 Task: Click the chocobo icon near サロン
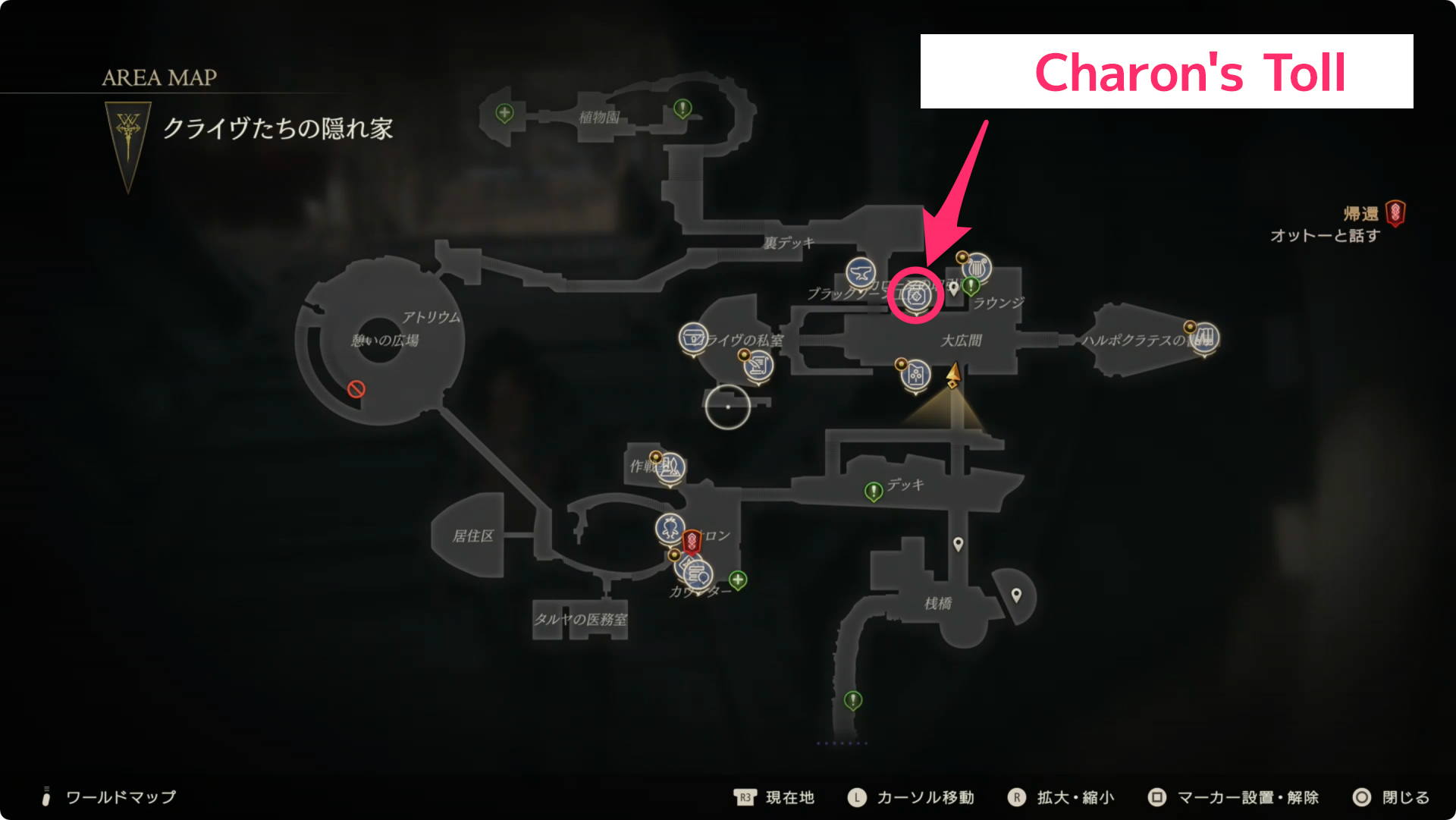click(669, 528)
